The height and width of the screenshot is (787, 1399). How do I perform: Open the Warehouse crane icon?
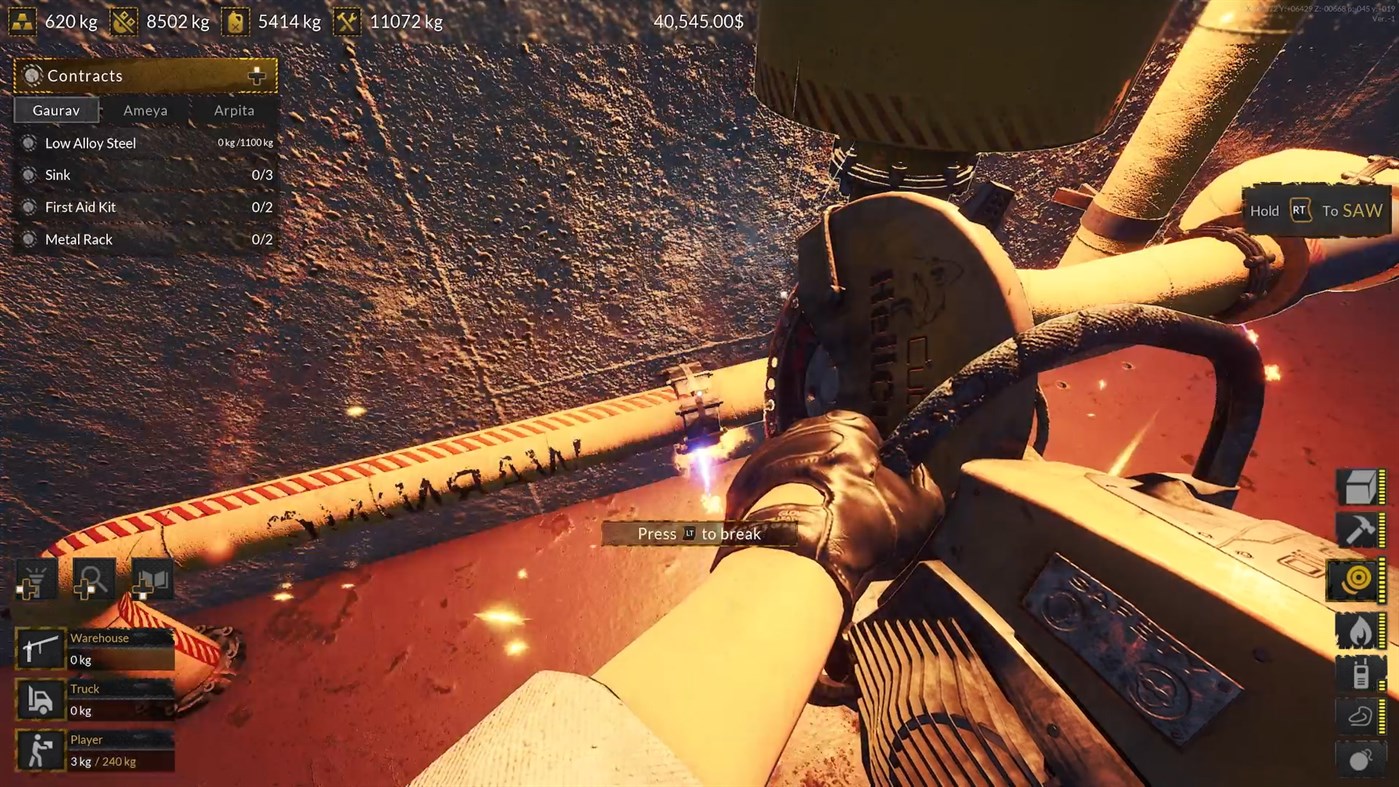tap(40, 649)
